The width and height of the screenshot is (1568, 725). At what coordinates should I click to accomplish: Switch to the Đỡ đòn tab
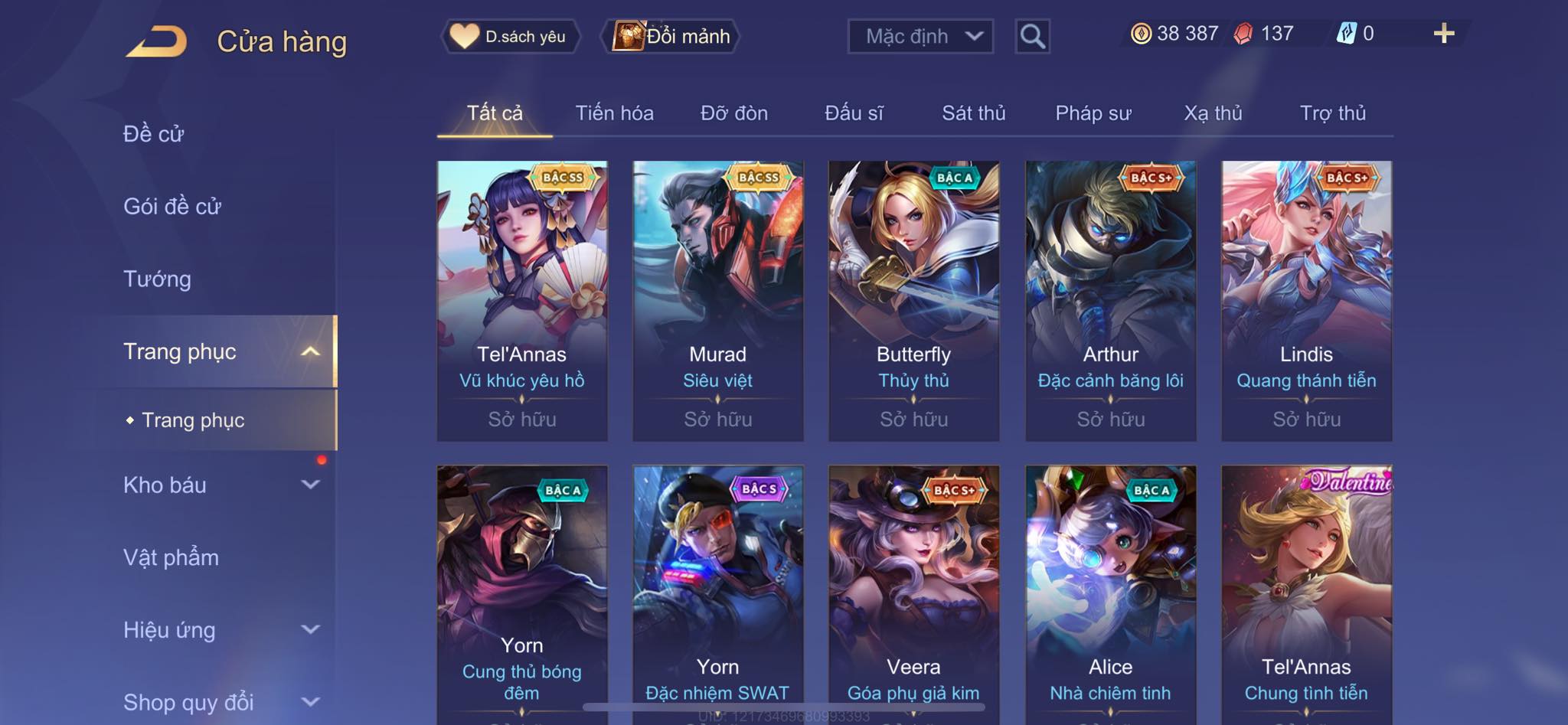(x=733, y=113)
